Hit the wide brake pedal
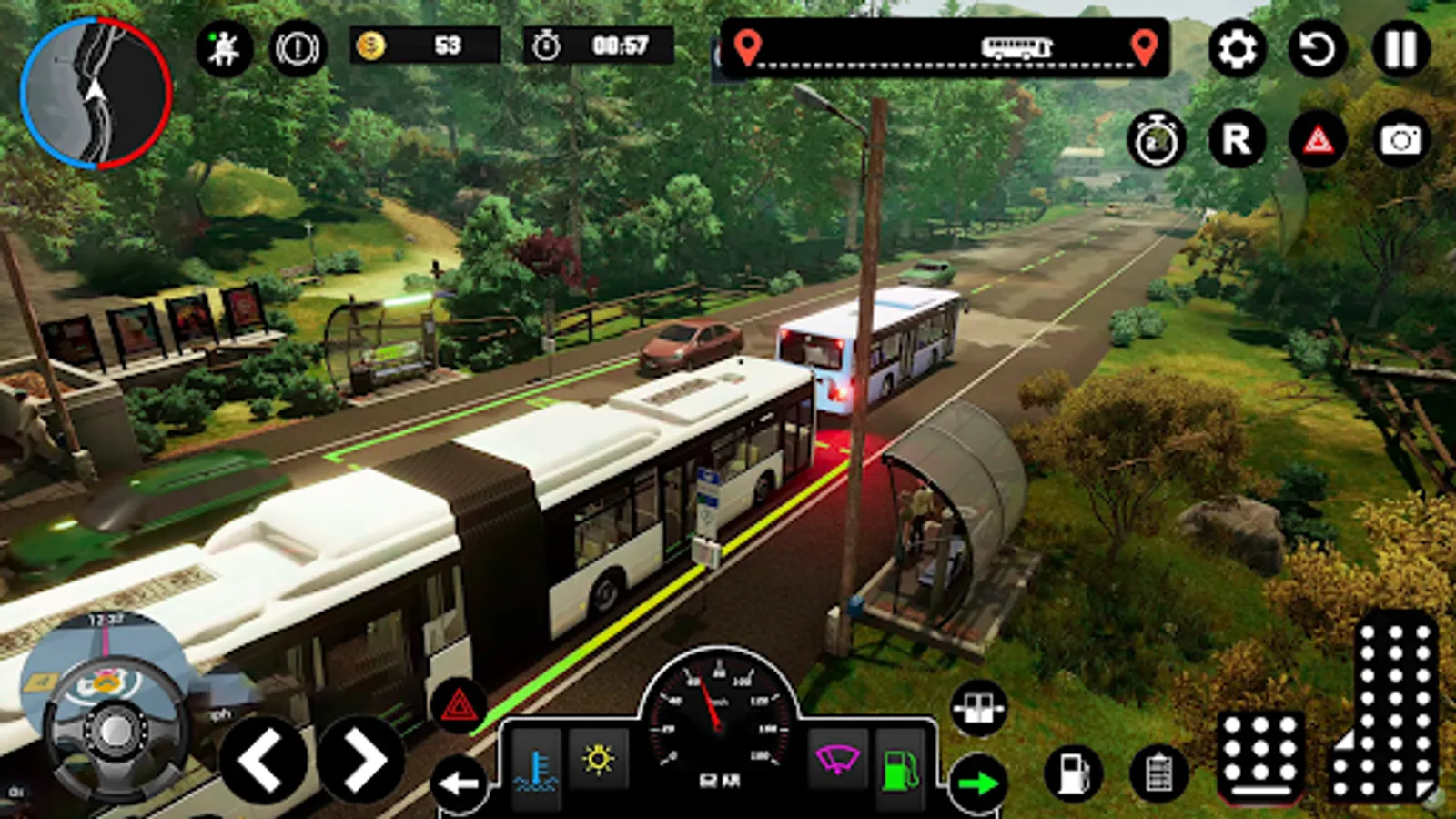This screenshot has height=819, width=1456. 1260,755
